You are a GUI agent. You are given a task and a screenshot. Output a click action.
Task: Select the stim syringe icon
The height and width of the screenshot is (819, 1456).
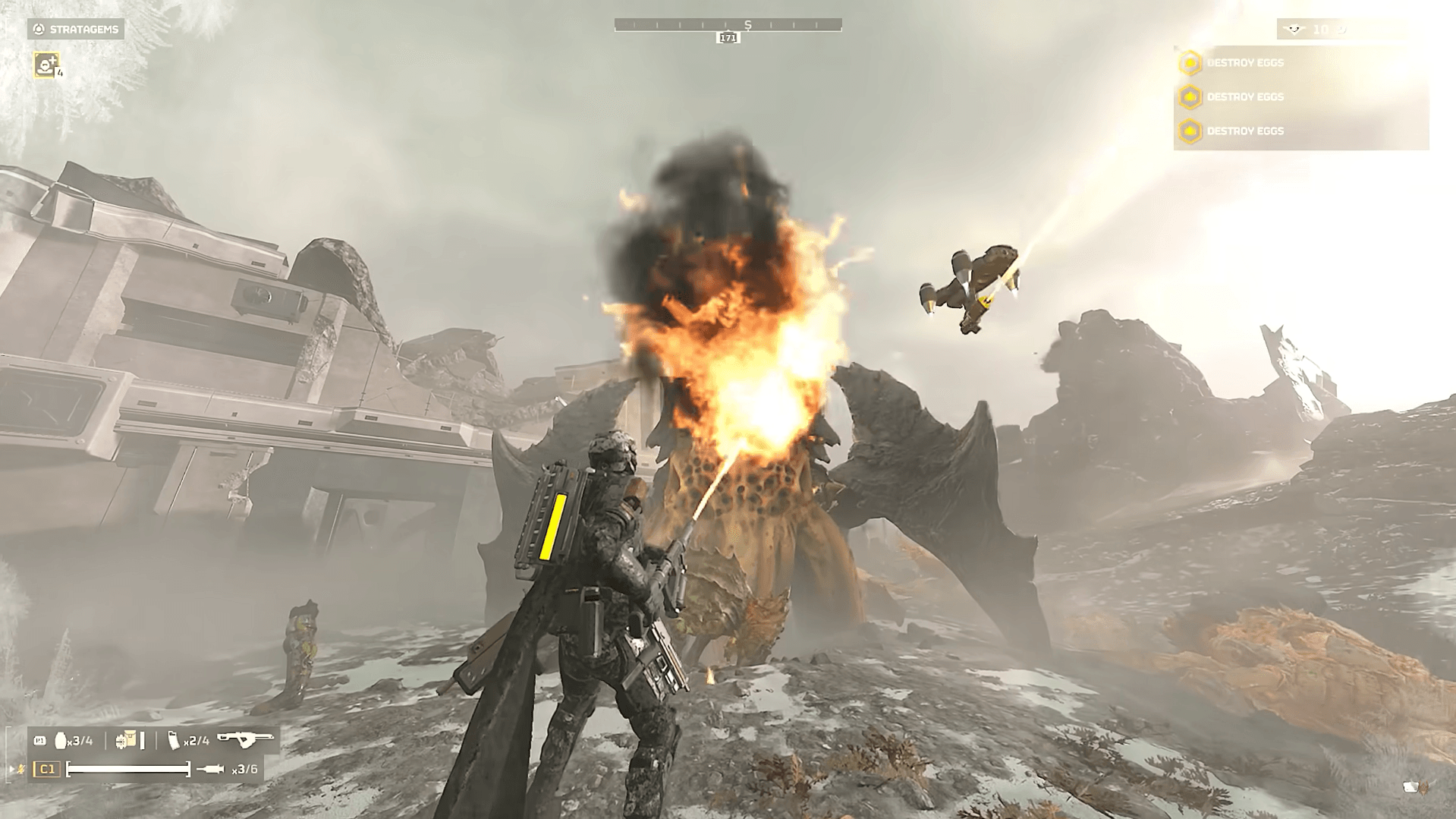(210, 770)
